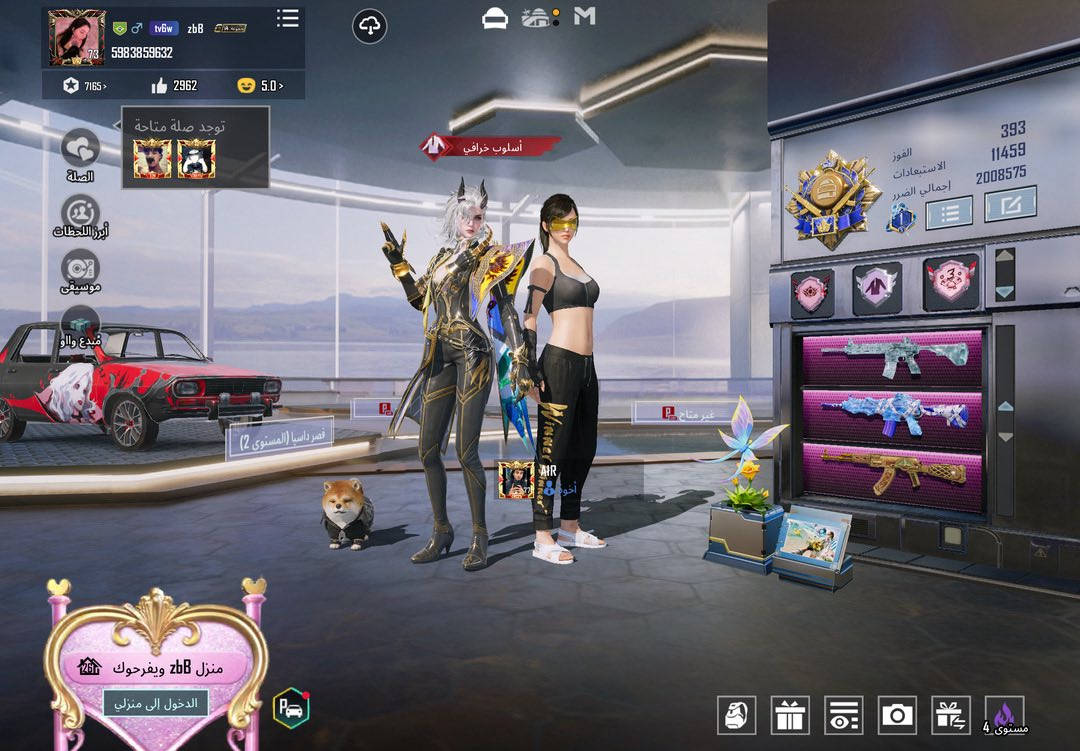Open the highlights icon (أبرز اللحظات)
Image resolution: width=1080 pixels, height=751 pixels.
coord(80,214)
